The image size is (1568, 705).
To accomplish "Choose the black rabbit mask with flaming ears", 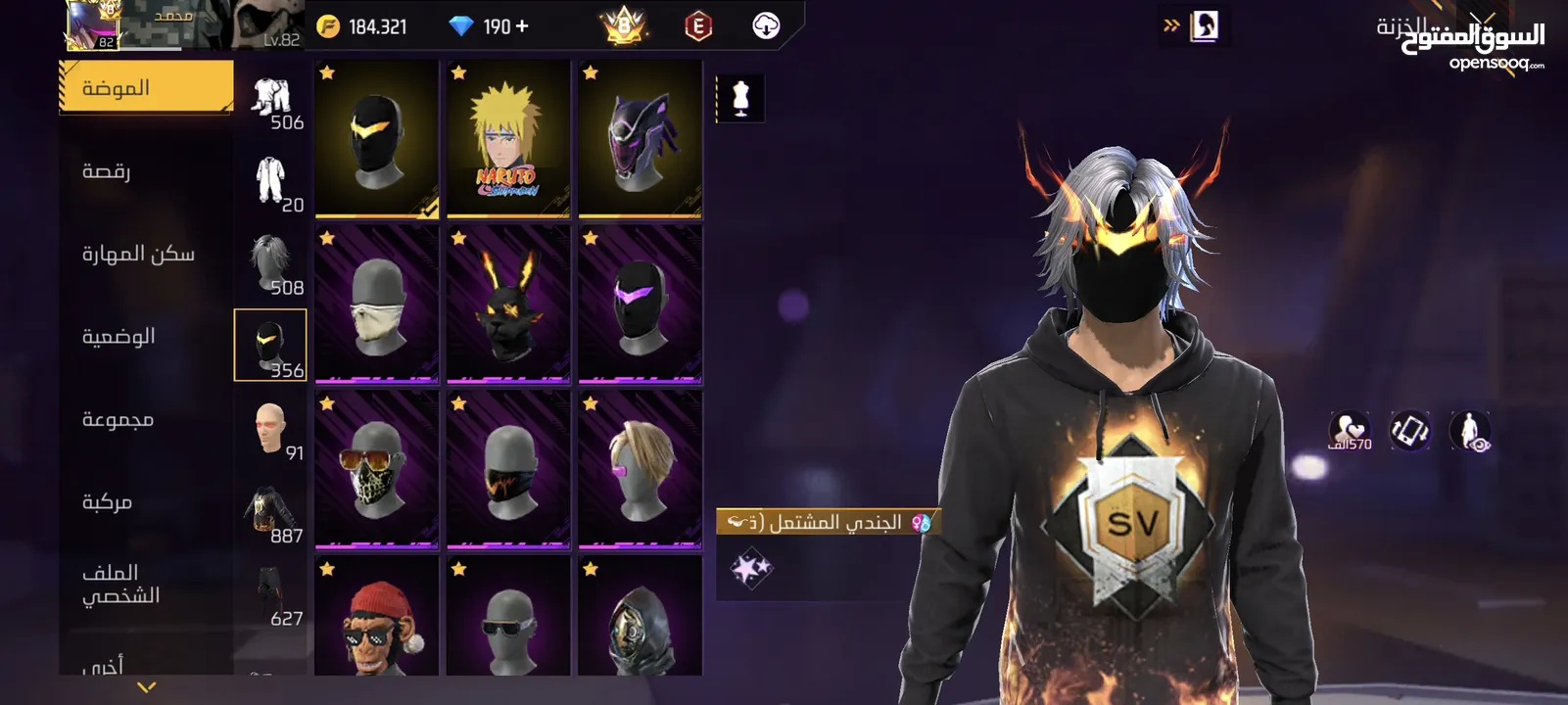I will pyautogui.click(x=507, y=304).
